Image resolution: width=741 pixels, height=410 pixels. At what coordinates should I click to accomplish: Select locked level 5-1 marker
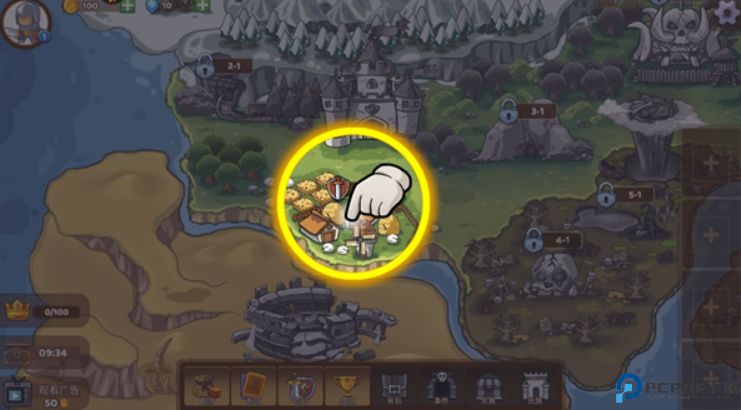606,193
